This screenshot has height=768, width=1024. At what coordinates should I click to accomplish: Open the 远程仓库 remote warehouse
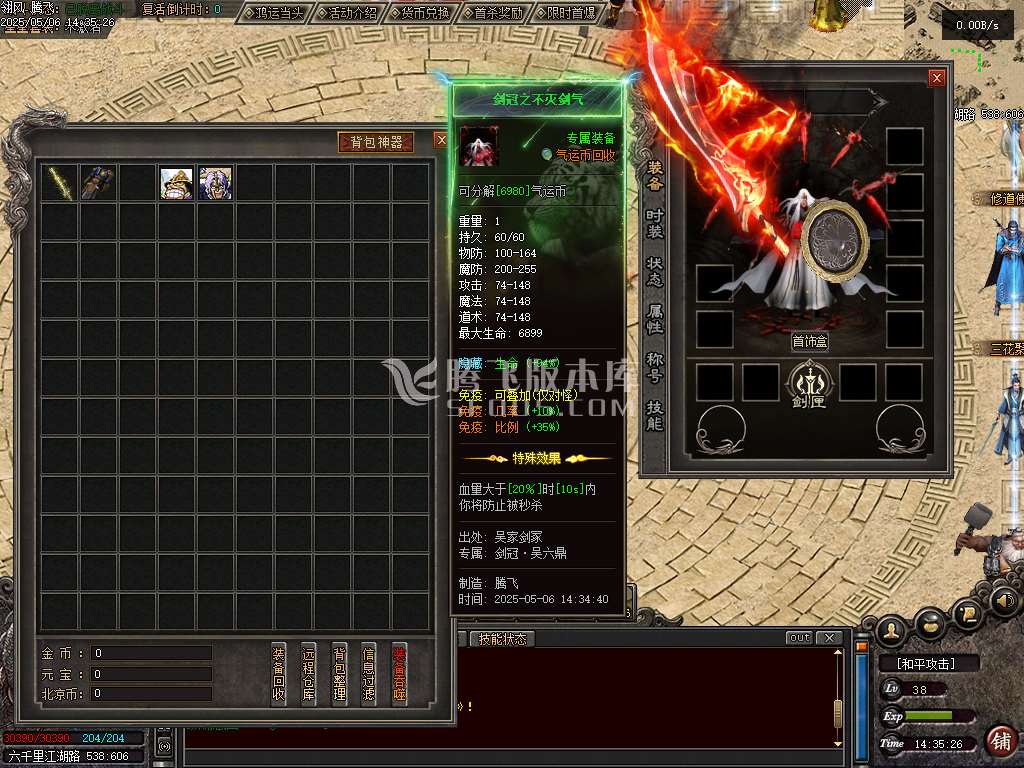308,673
